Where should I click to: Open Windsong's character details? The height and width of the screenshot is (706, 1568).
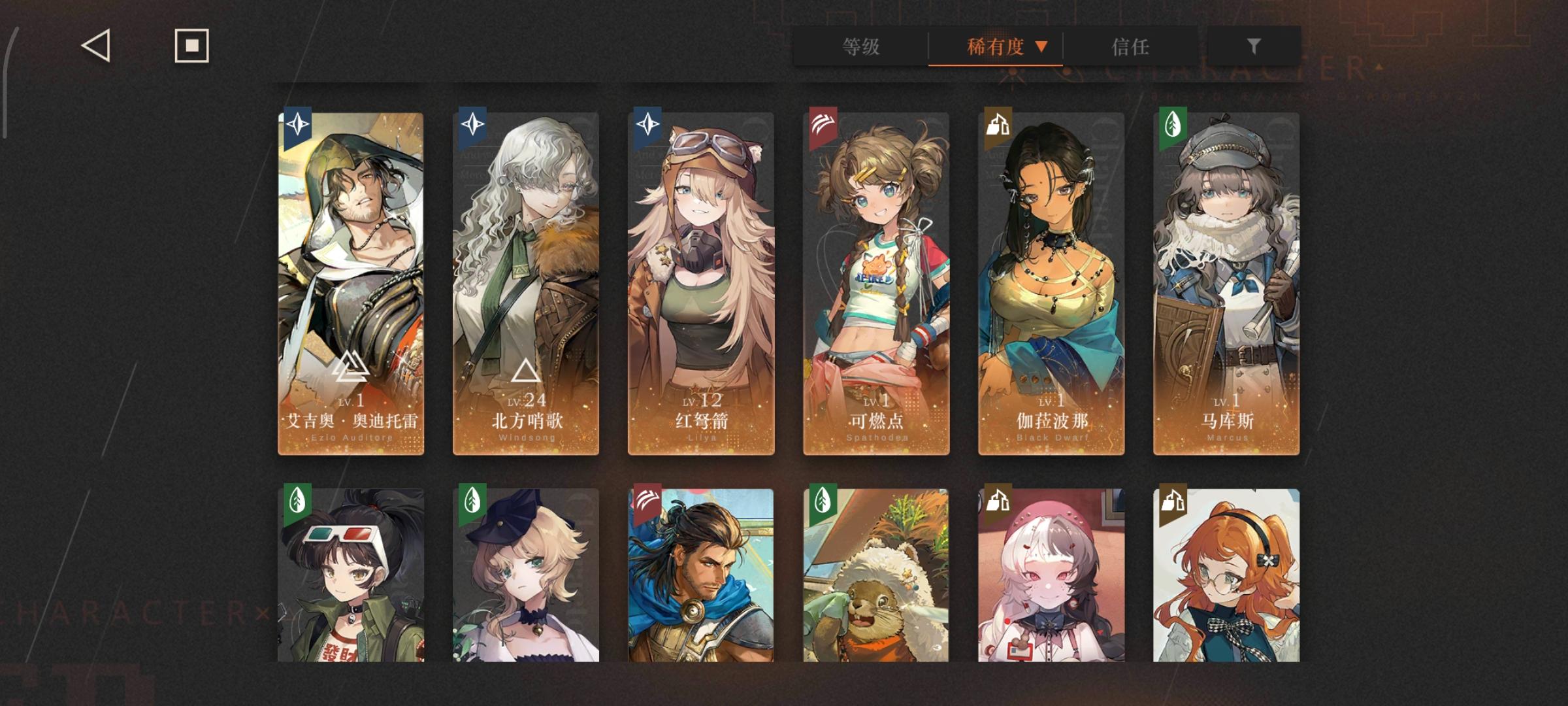[x=526, y=281]
